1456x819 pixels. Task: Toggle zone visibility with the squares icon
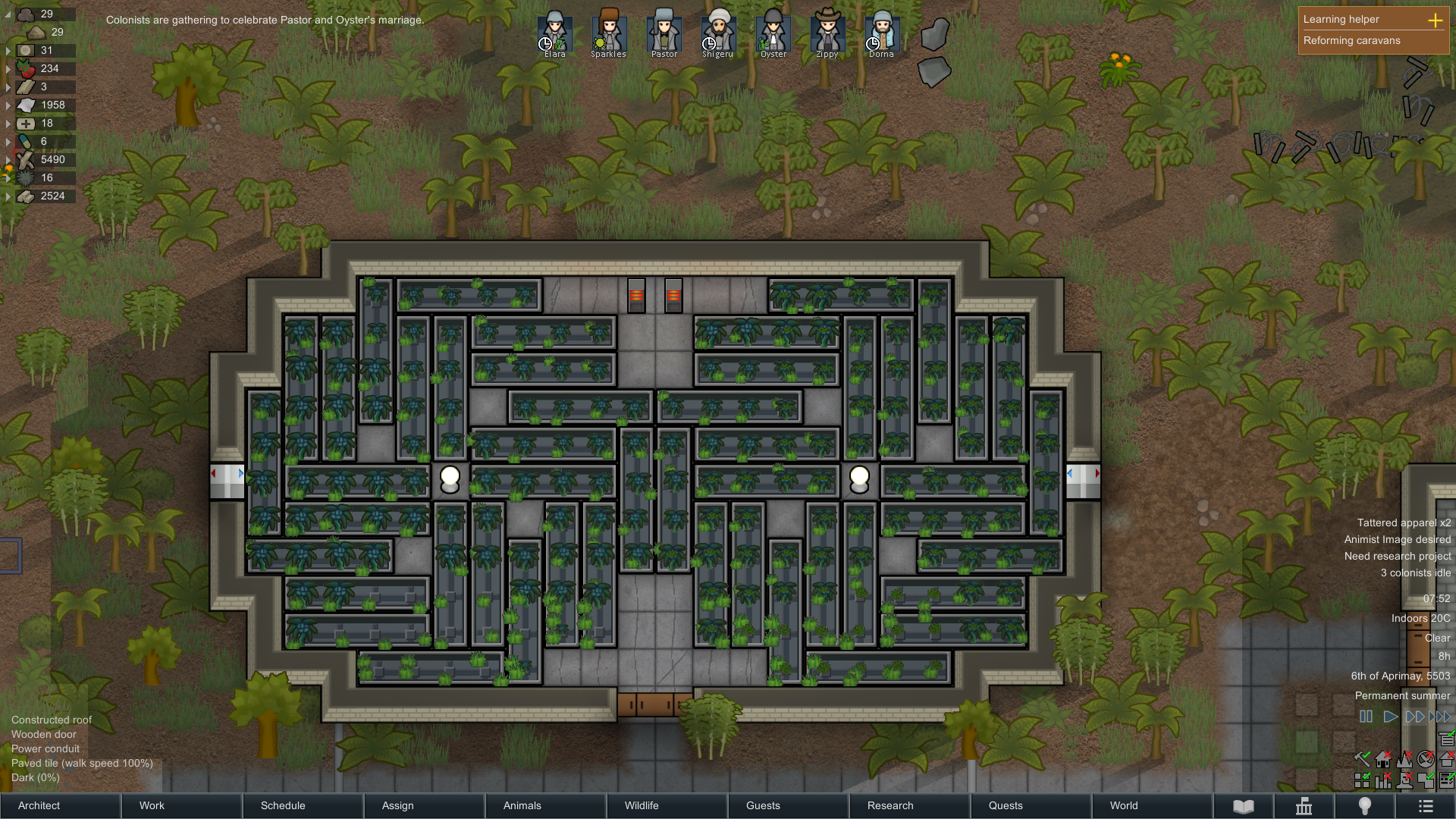tap(1362, 781)
